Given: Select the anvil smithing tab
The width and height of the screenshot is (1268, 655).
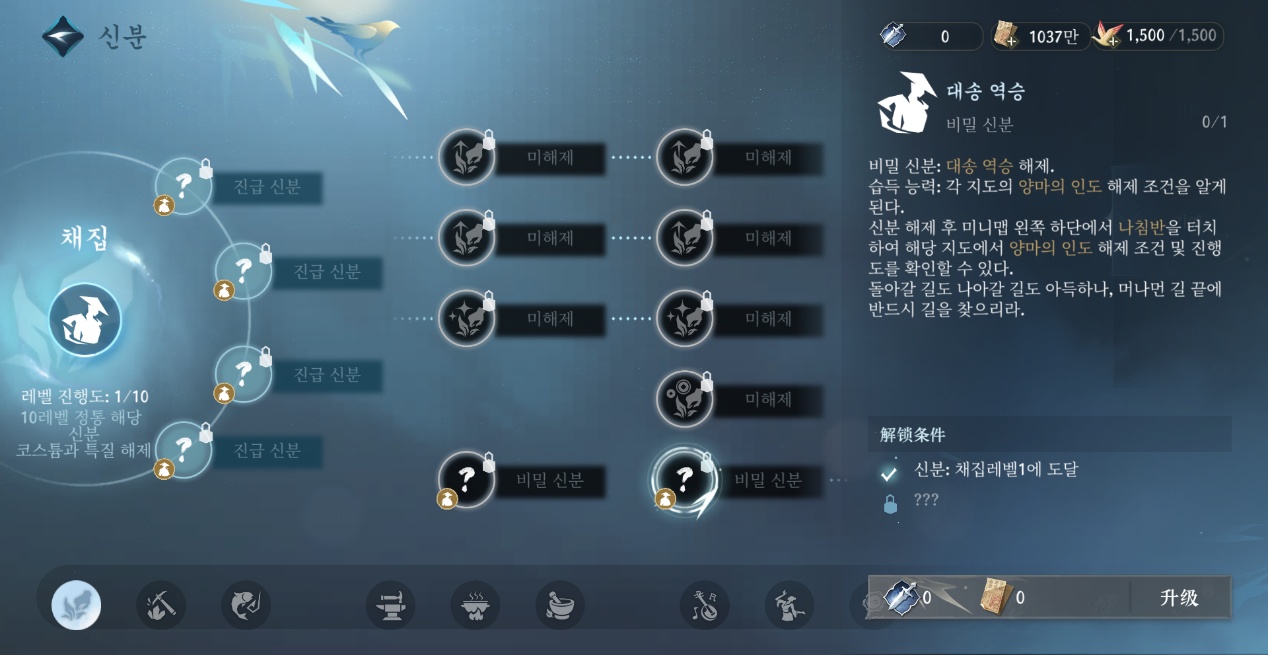Looking at the screenshot, I should click(x=390, y=605).
